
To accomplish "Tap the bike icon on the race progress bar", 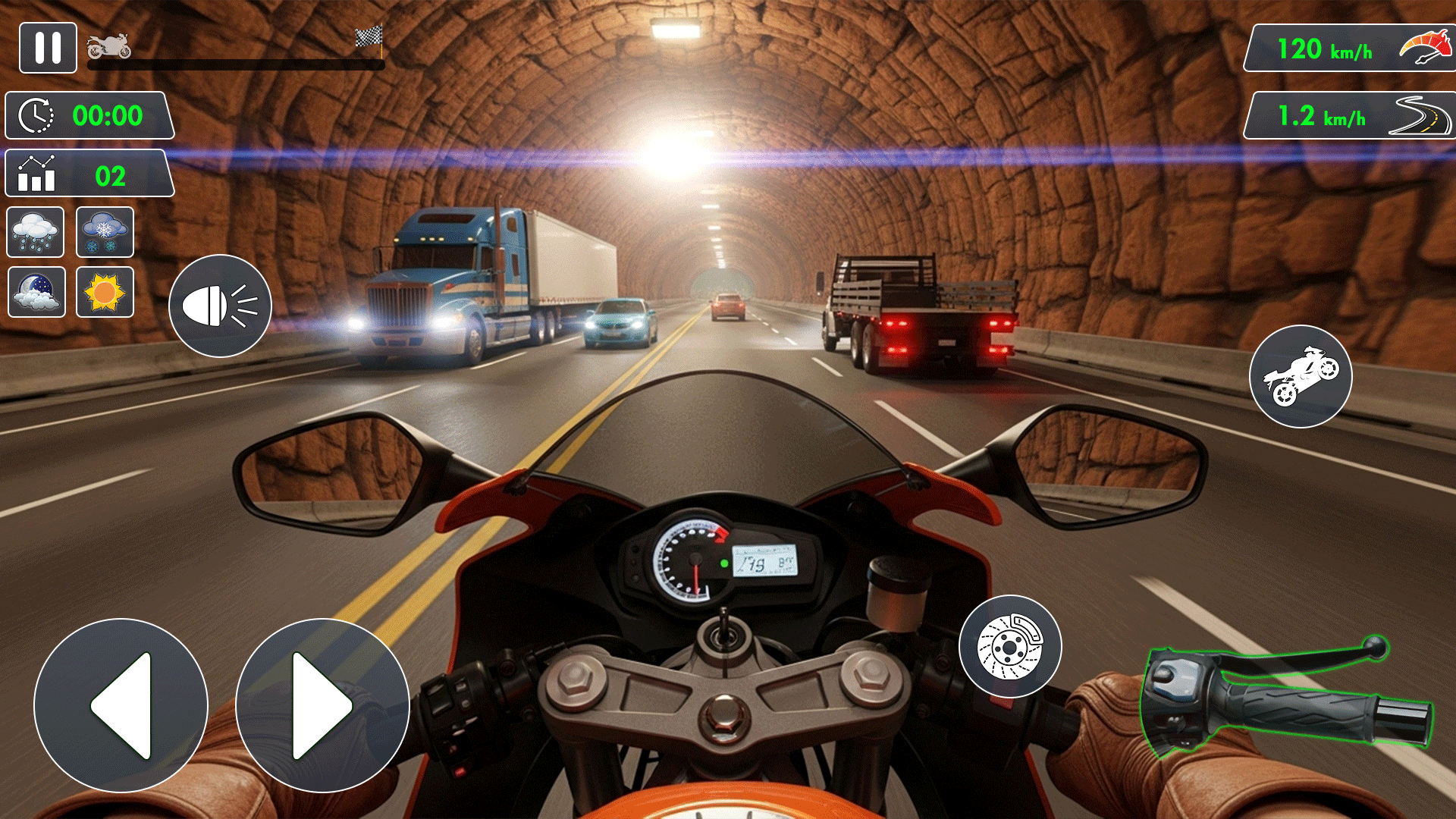I will [x=108, y=45].
